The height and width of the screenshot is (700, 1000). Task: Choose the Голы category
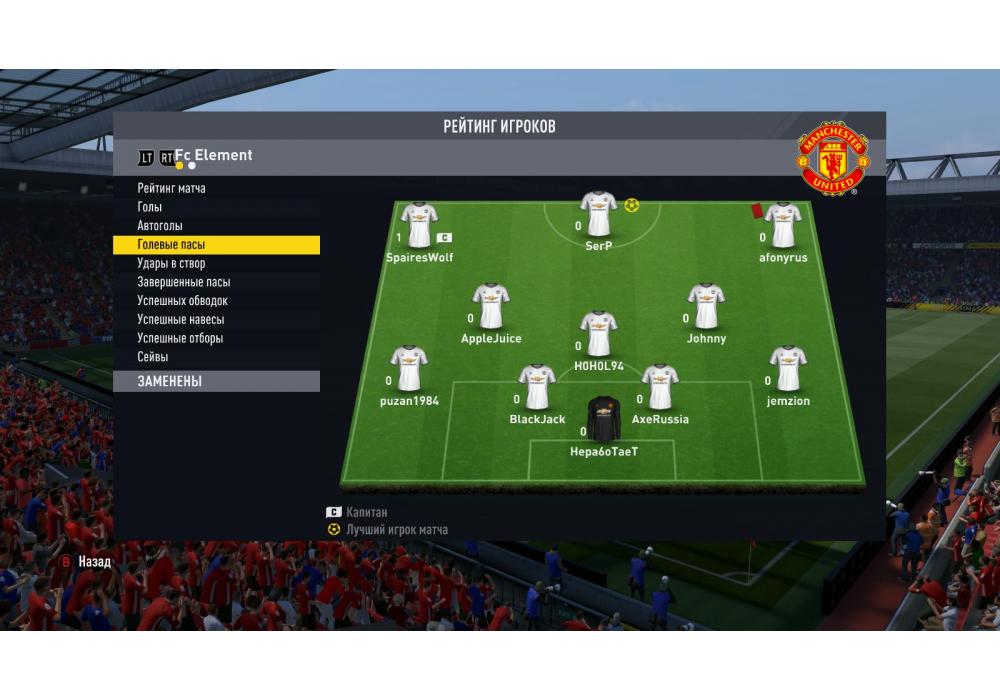[150, 207]
